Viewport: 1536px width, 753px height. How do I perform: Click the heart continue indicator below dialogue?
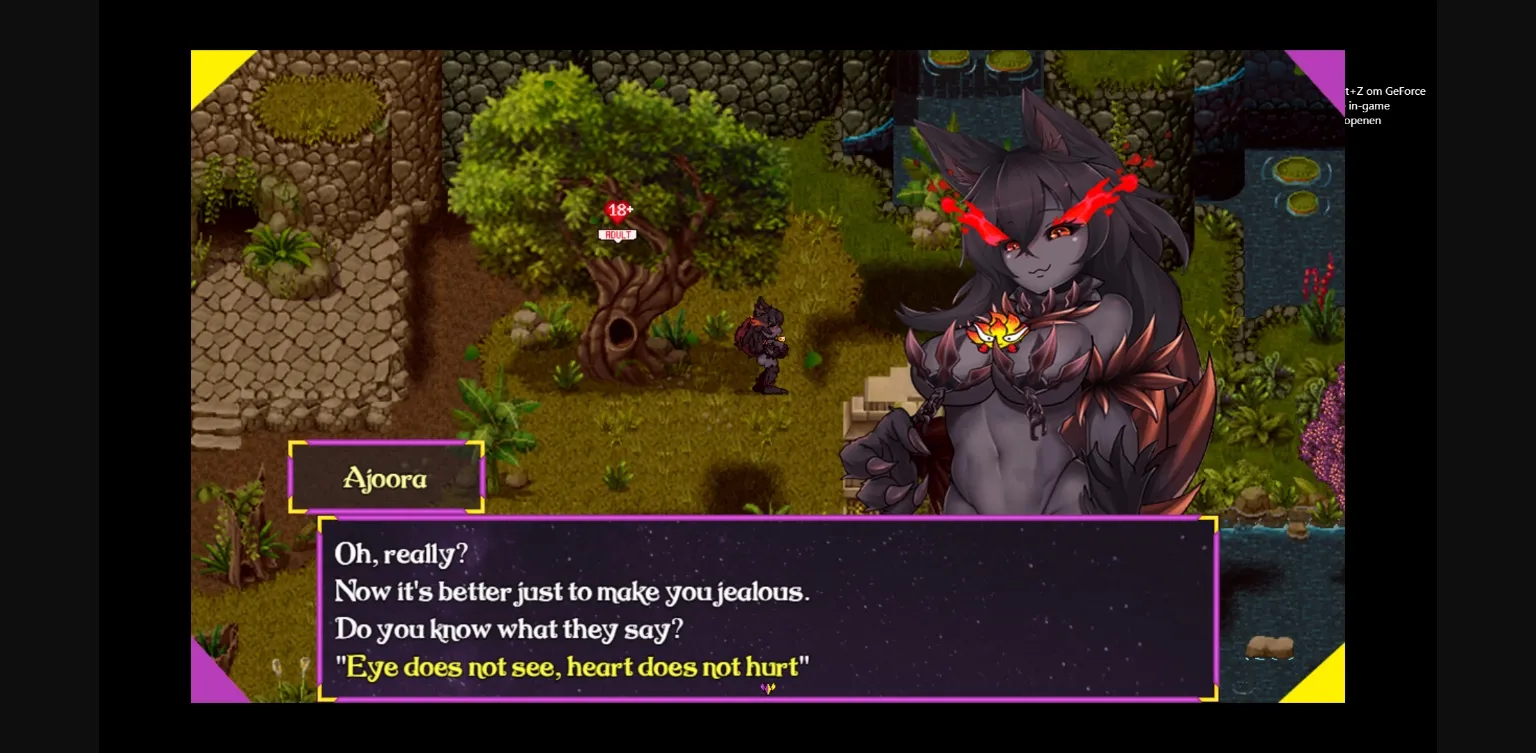pos(767,689)
